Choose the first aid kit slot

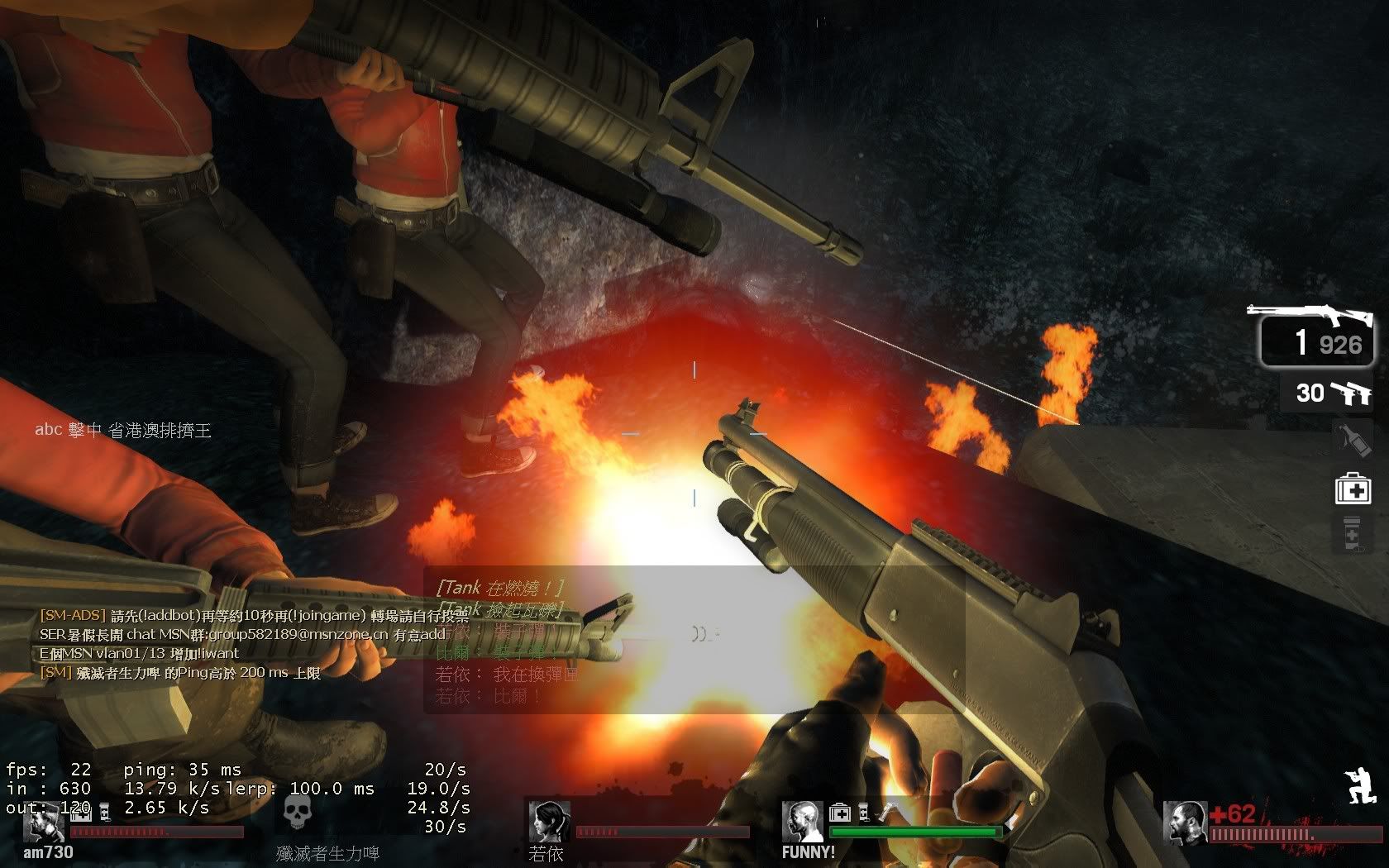[1353, 489]
